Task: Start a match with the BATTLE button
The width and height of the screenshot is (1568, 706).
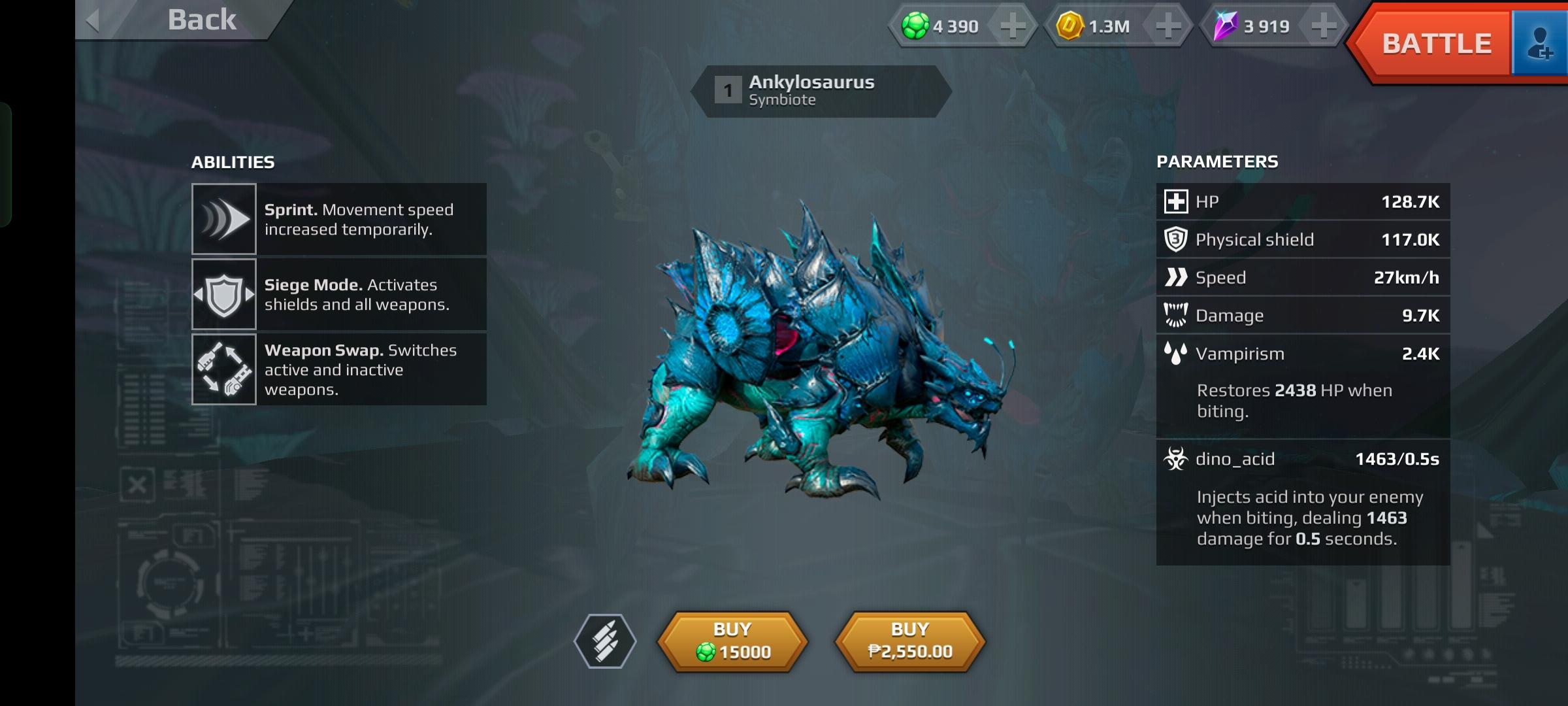Action: click(x=1436, y=44)
